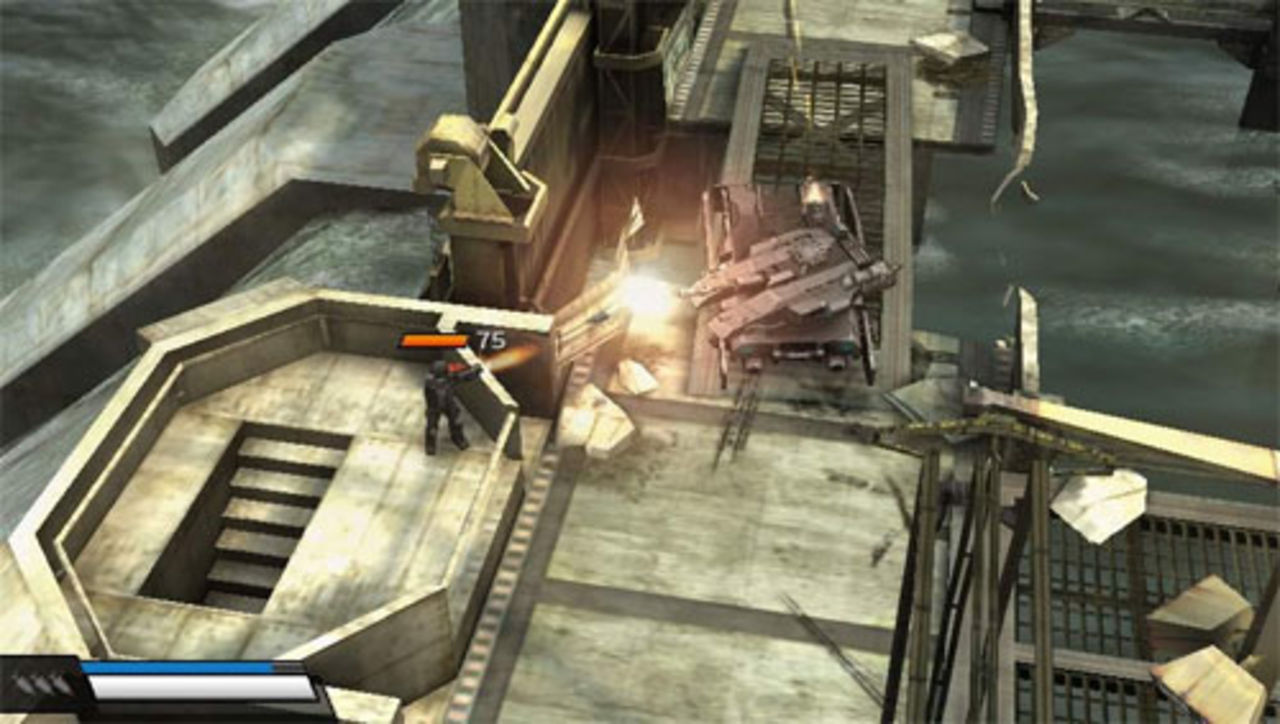Image resolution: width=1280 pixels, height=724 pixels.
Task: Click the third chevron marker on the HUD plate
Action: click(60, 685)
